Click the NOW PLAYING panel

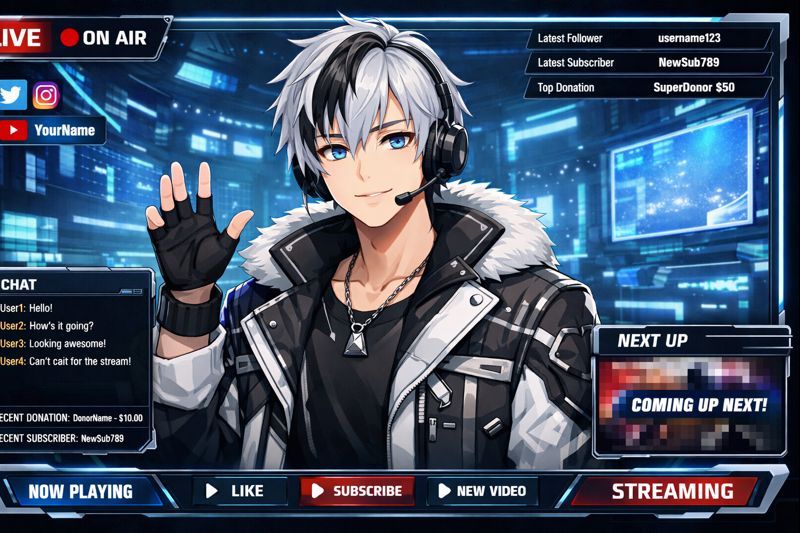click(x=80, y=491)
